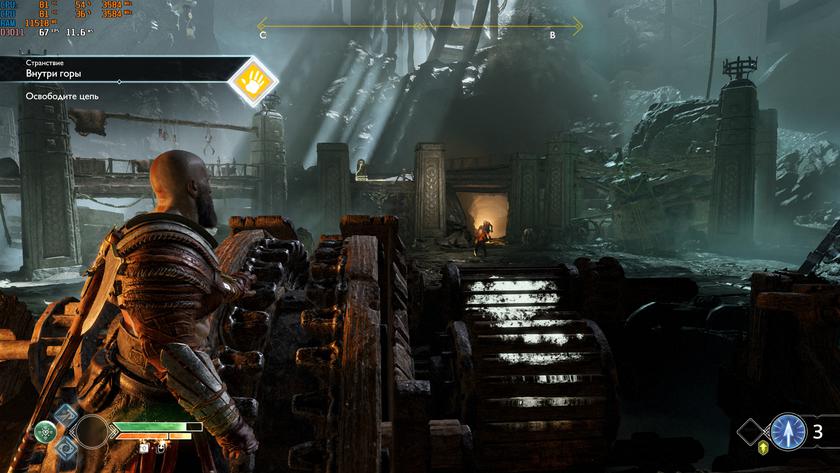Select the small yellow arrow-up buff icon
This screenshot has height=473, width=840.
pyautogui.click(x=763, y=448)
